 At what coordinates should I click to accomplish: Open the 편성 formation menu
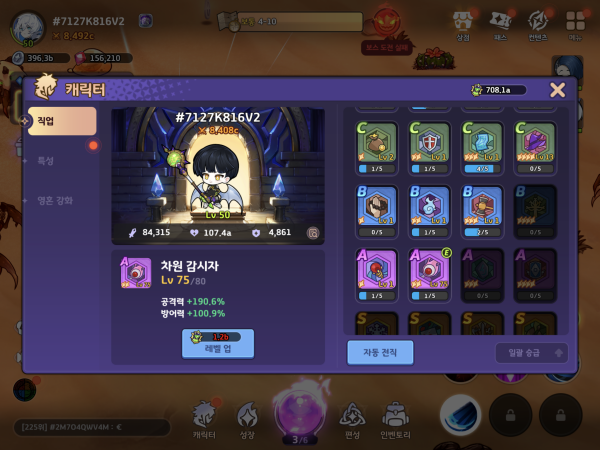(351, 420)
